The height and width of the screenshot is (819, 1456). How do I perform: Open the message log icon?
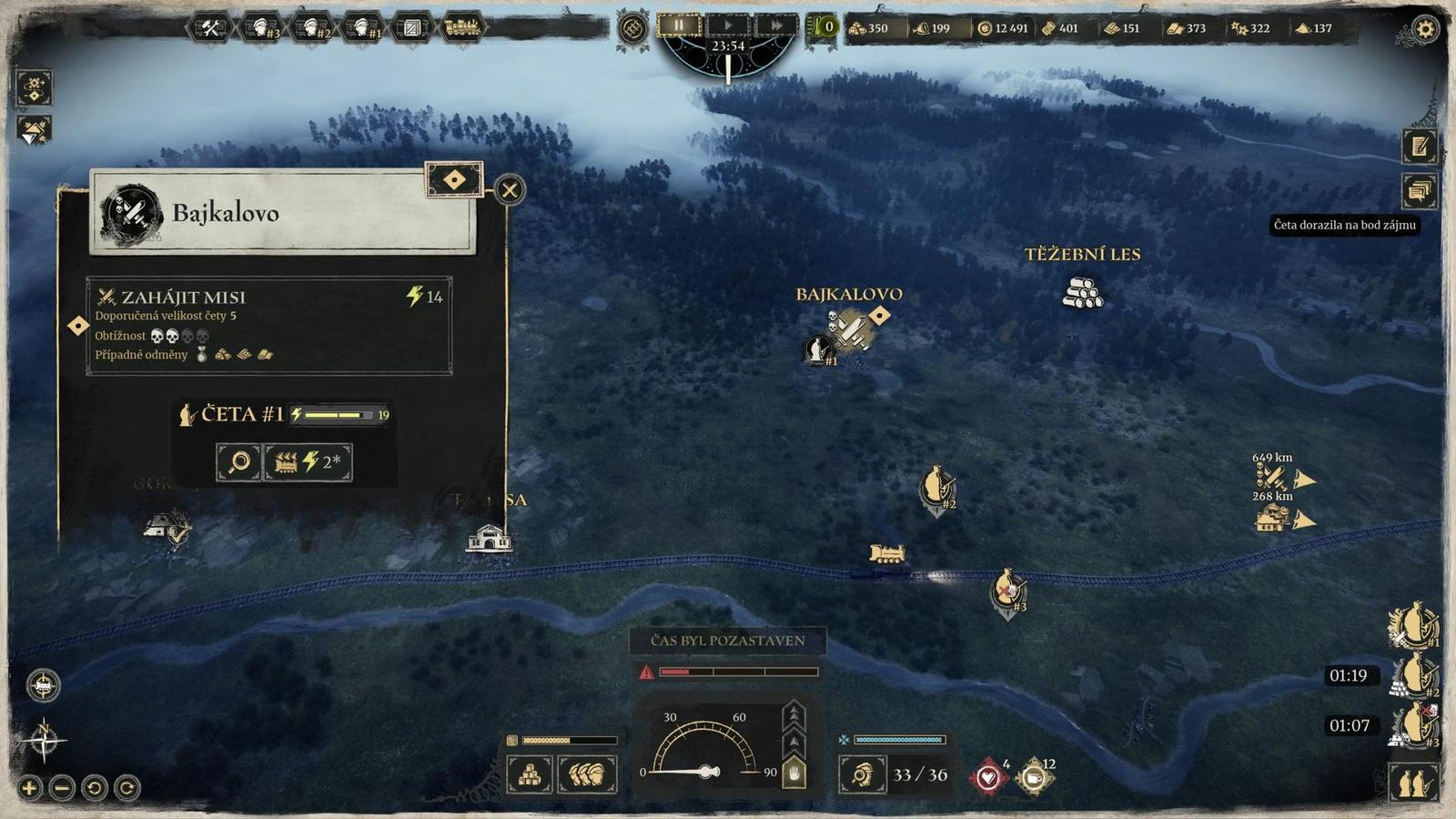click(1419, 191)
